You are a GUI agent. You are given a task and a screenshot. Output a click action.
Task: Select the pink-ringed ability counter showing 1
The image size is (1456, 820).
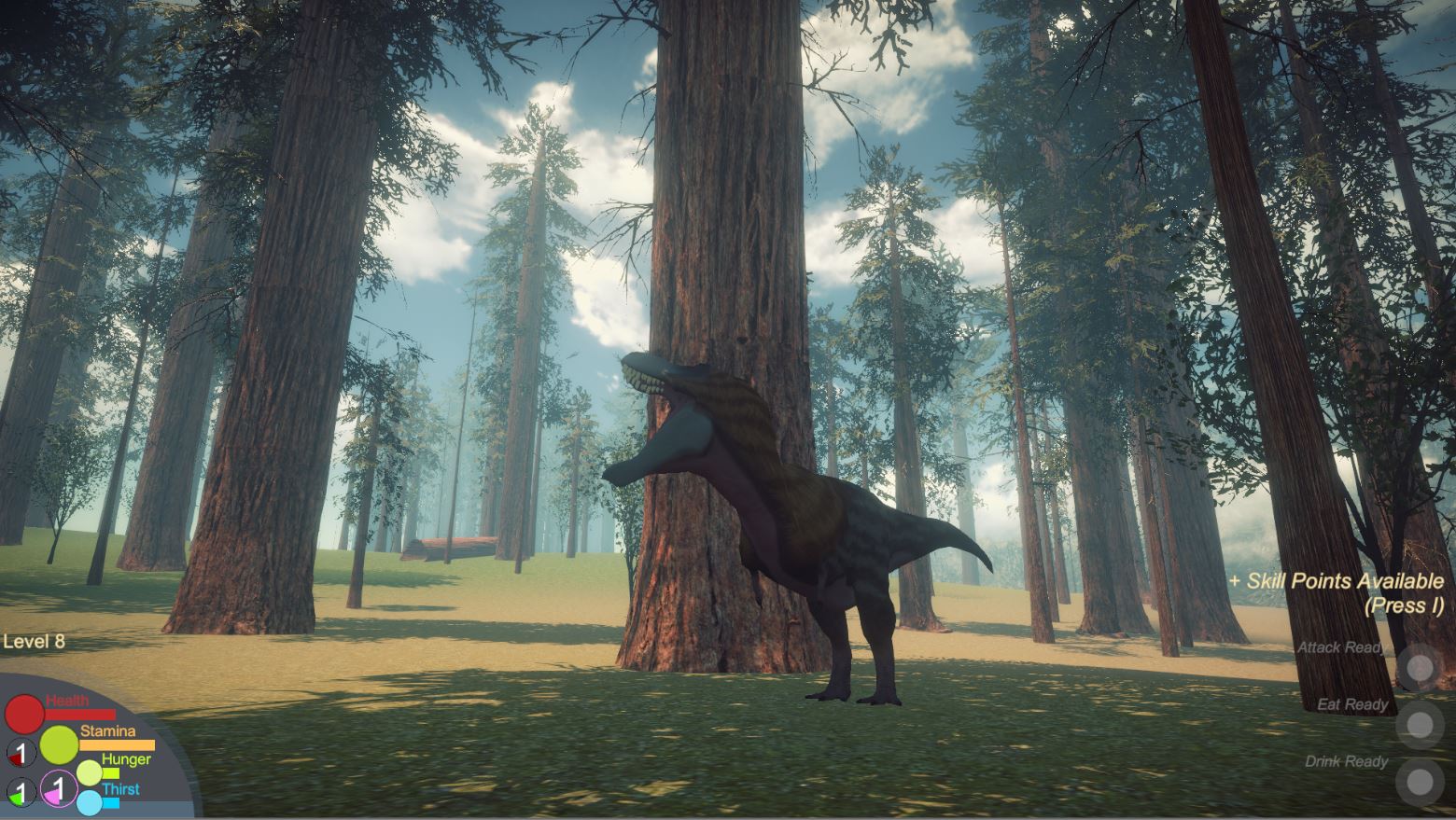tap(58, 789)
